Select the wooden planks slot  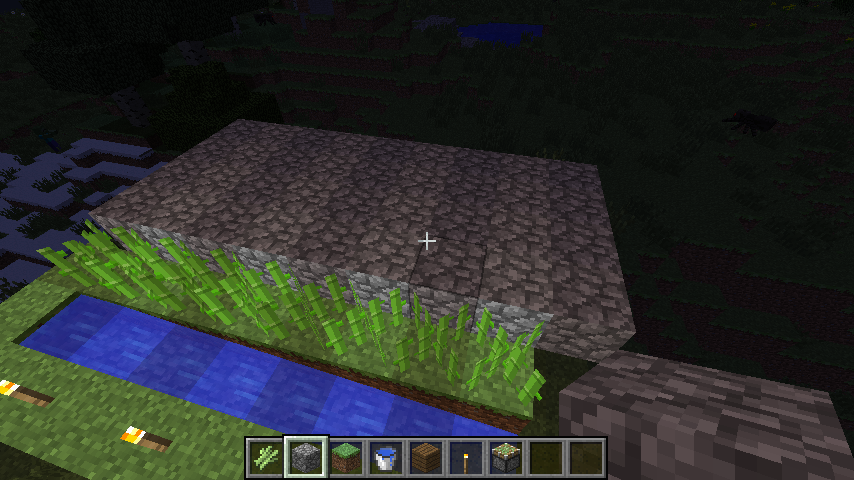(425, 458)
